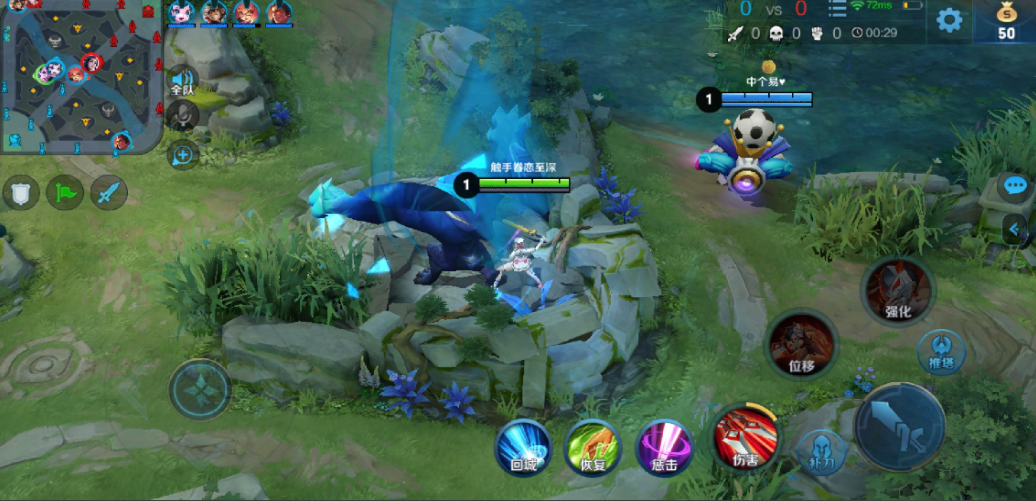Screen dimensions: 1036x501
Task: Open the settings gear menu
Action: pos(949,20)
